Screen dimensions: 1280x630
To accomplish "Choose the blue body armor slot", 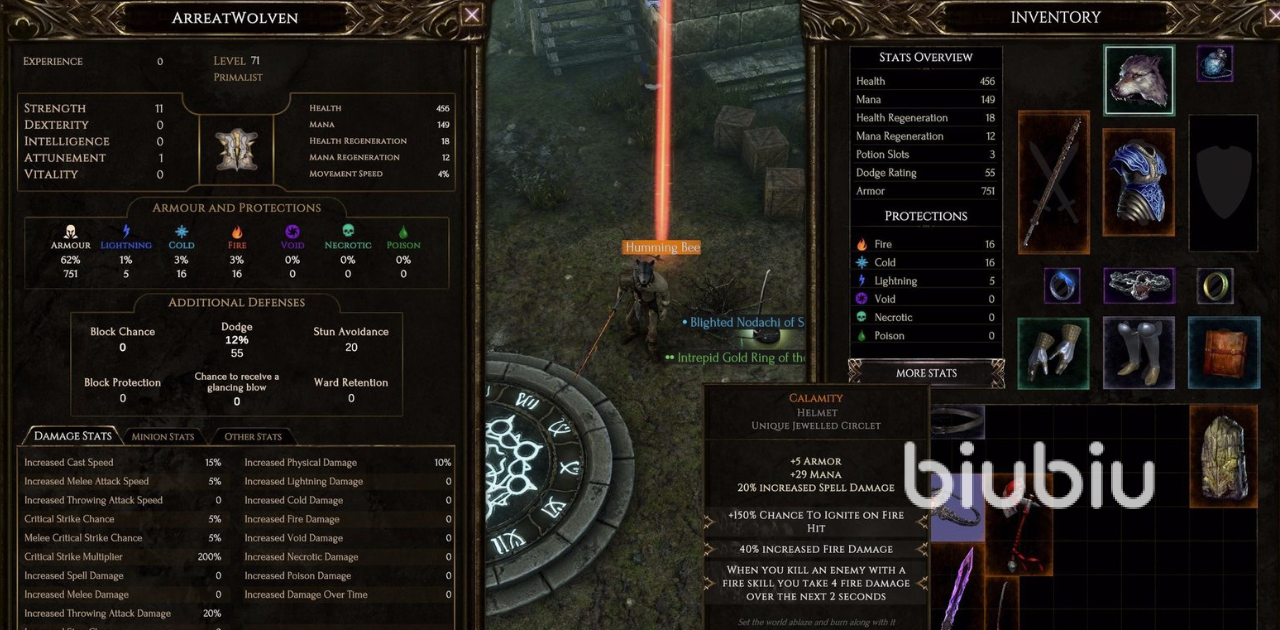I will click(1139, 182).
